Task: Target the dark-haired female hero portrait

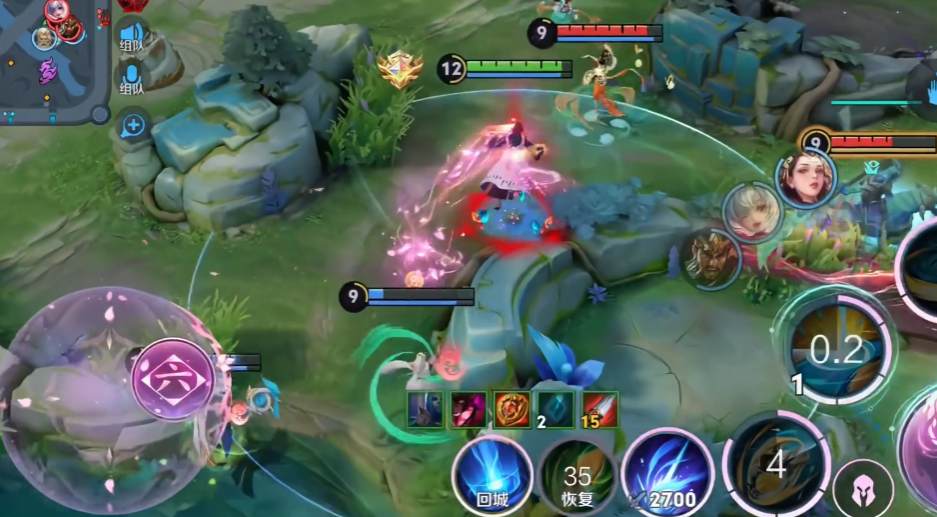Action: (805, 178)
